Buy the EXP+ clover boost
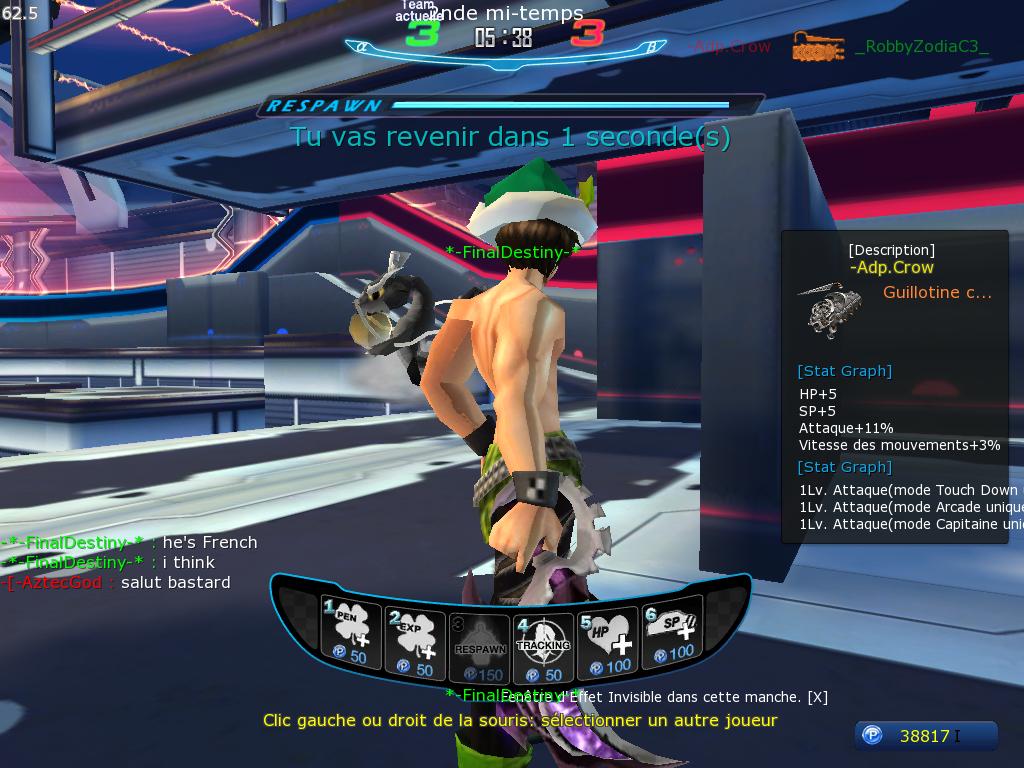Image resolution: width=1024 pixels, height=768 pixels. coord(414,634)
